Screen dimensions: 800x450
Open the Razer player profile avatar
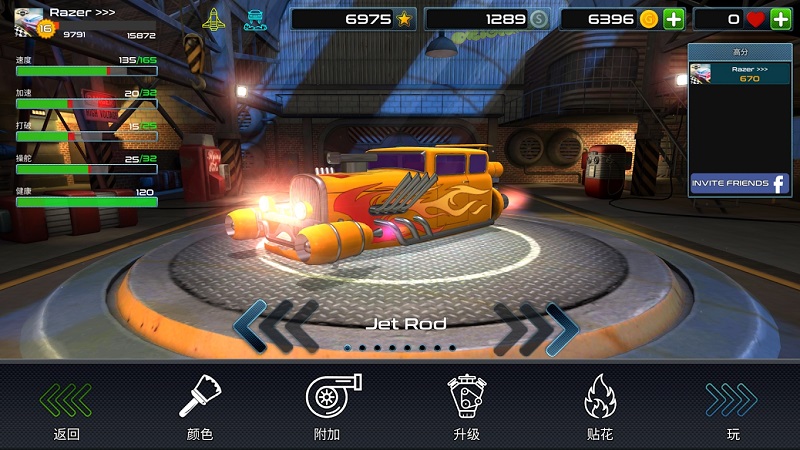(29, 20)
